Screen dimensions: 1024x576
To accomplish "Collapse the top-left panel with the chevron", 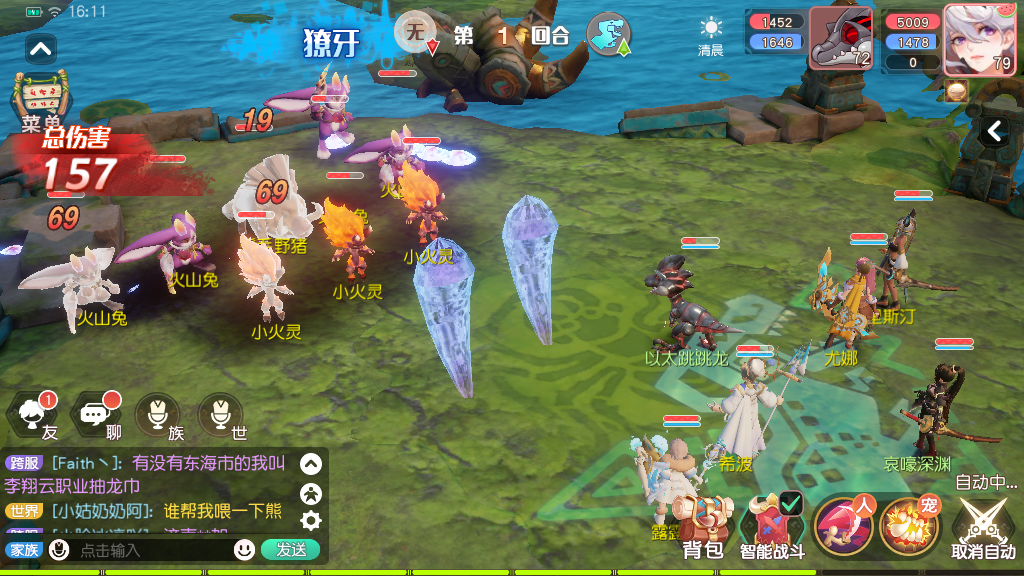I will pos(41,48).
